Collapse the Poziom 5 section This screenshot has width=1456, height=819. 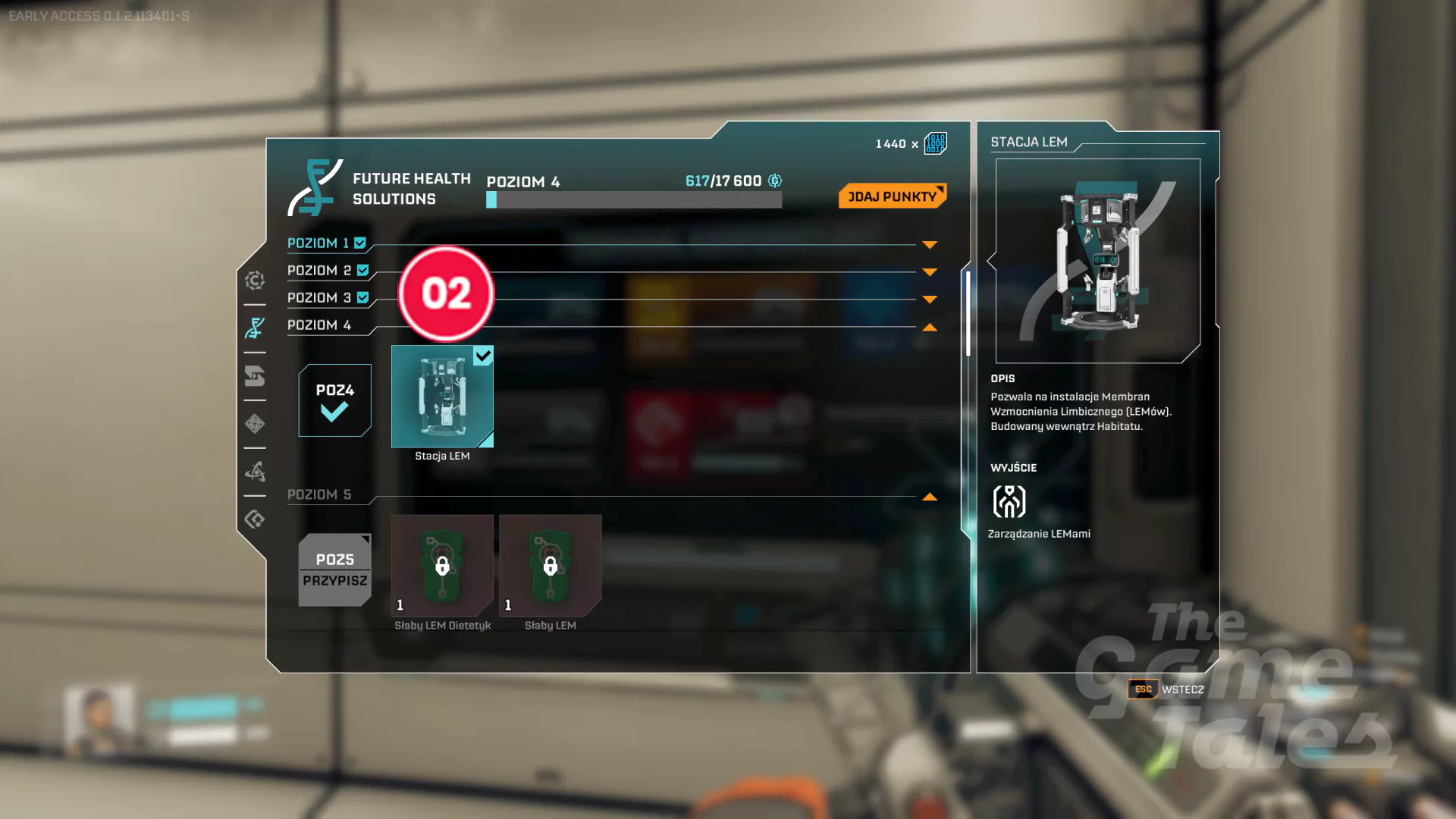(x=930, y=497)
